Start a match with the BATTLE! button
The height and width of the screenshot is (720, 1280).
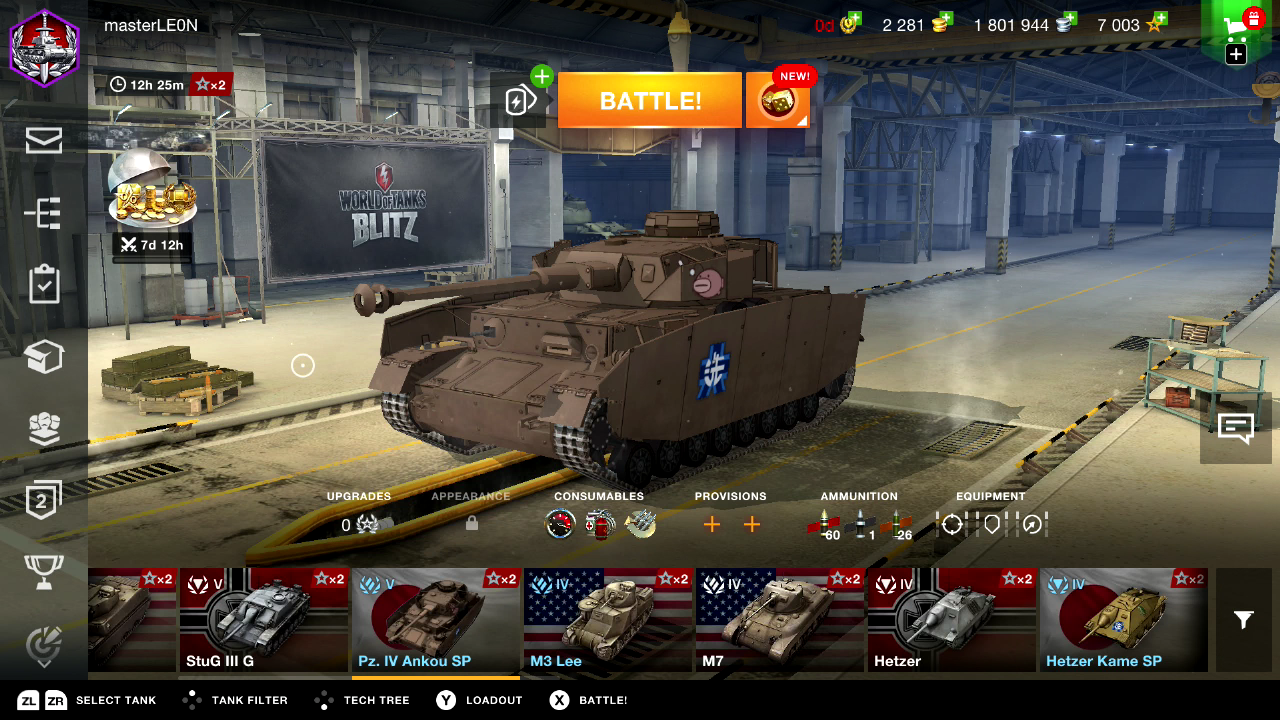pyautogui.click(x=649, y=100)
